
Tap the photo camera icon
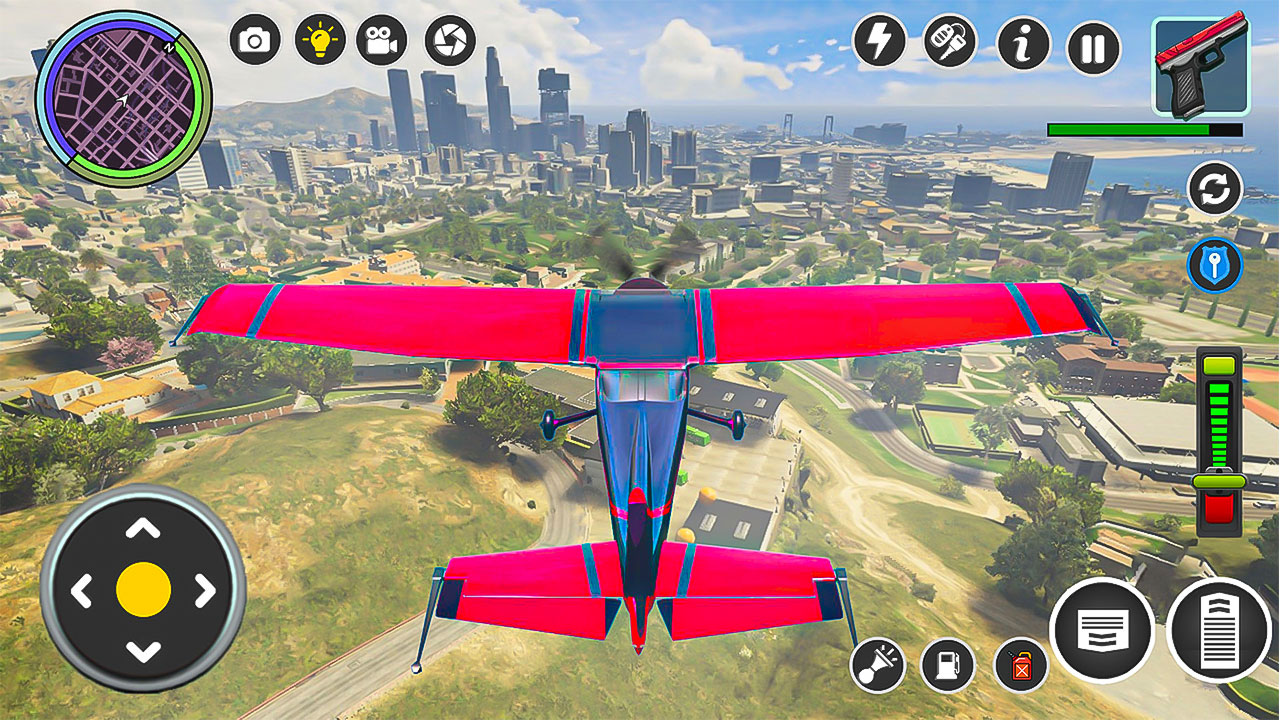click(x=255, y=40)
